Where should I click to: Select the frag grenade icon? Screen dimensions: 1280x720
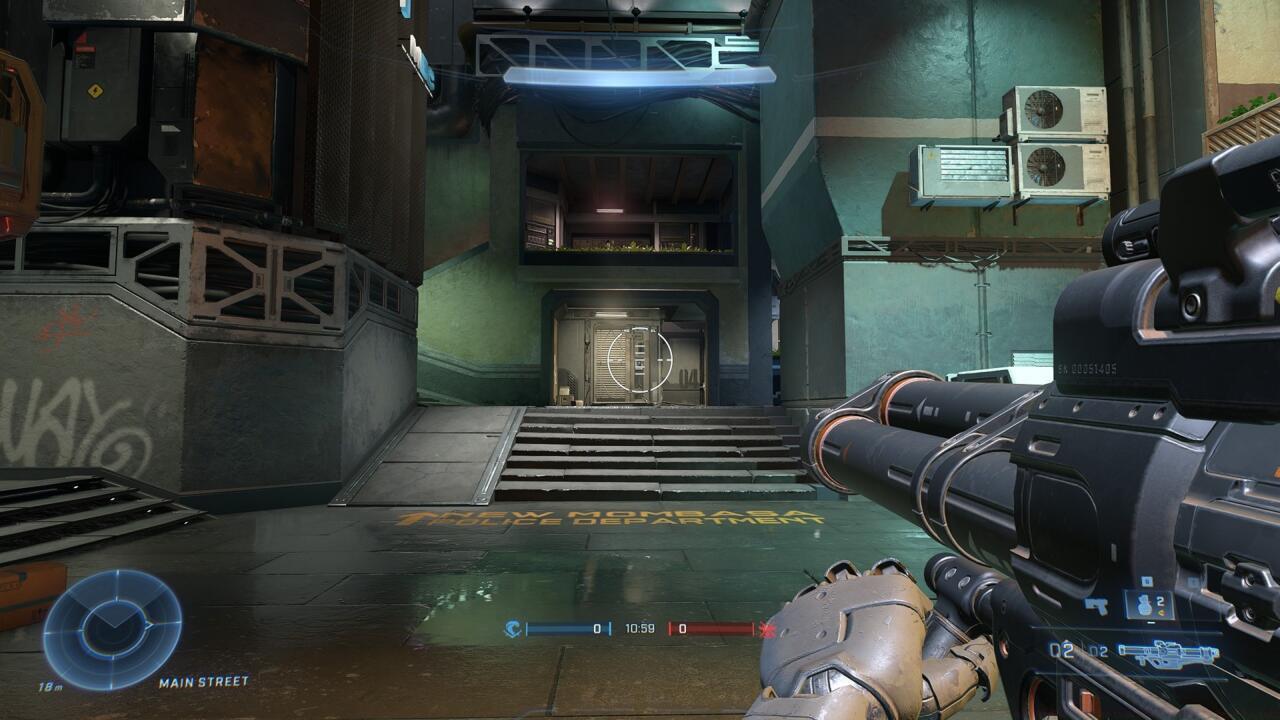[1146, 605]
